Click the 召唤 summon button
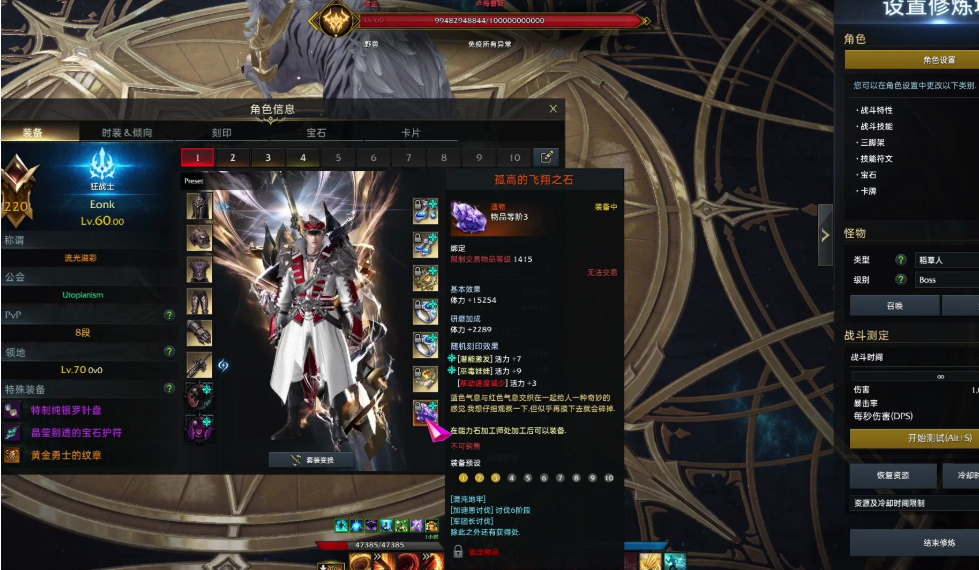Image resolution: width=979 pixels, height=570 pixels. tap(895, 306)
